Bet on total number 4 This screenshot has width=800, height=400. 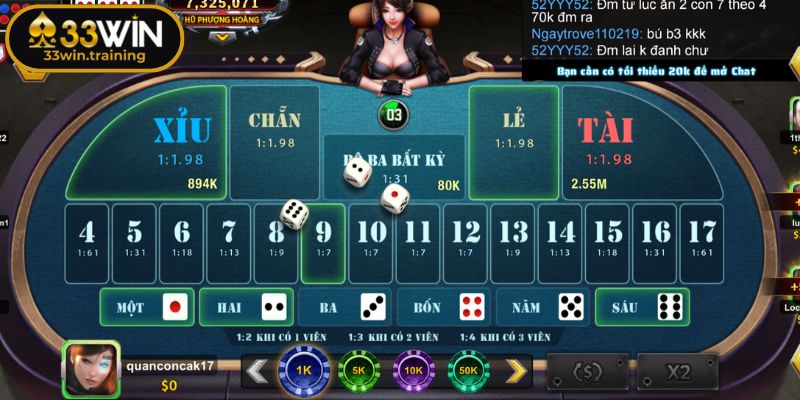click(x=87, y=241)
